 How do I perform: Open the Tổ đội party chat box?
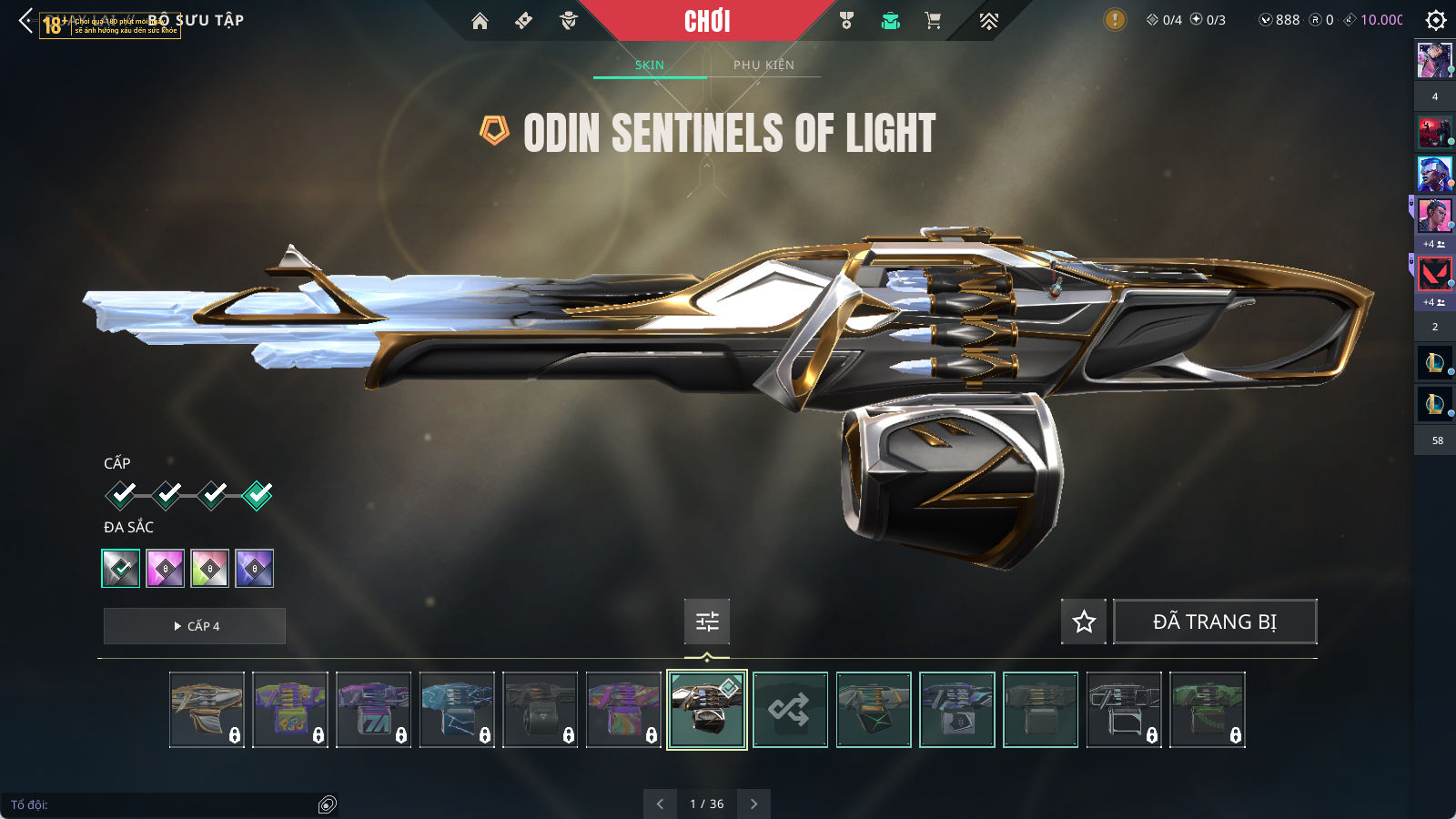pos(164,804)
